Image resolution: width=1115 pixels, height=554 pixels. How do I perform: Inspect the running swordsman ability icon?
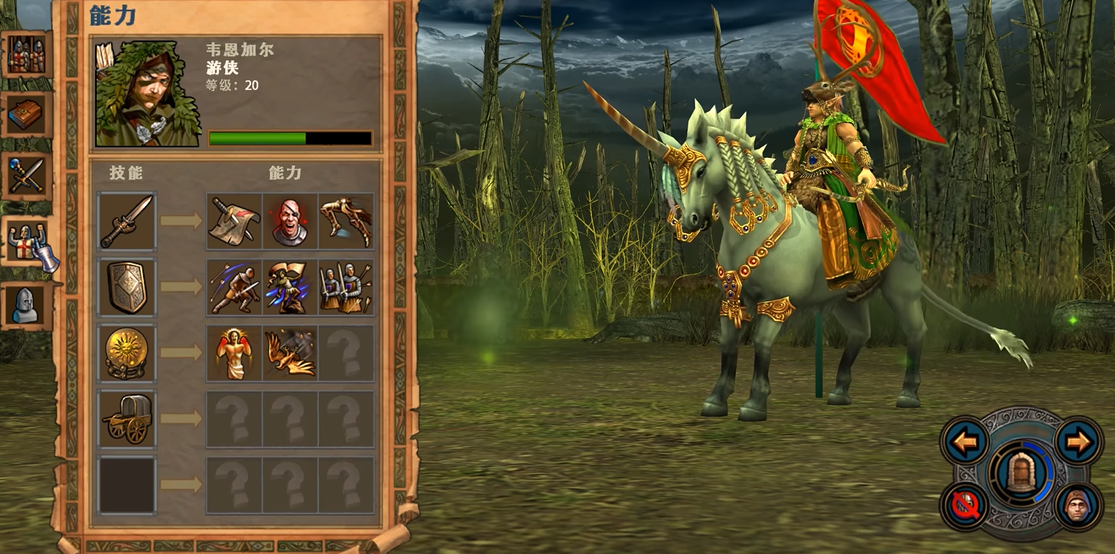[x=234, y=287]
